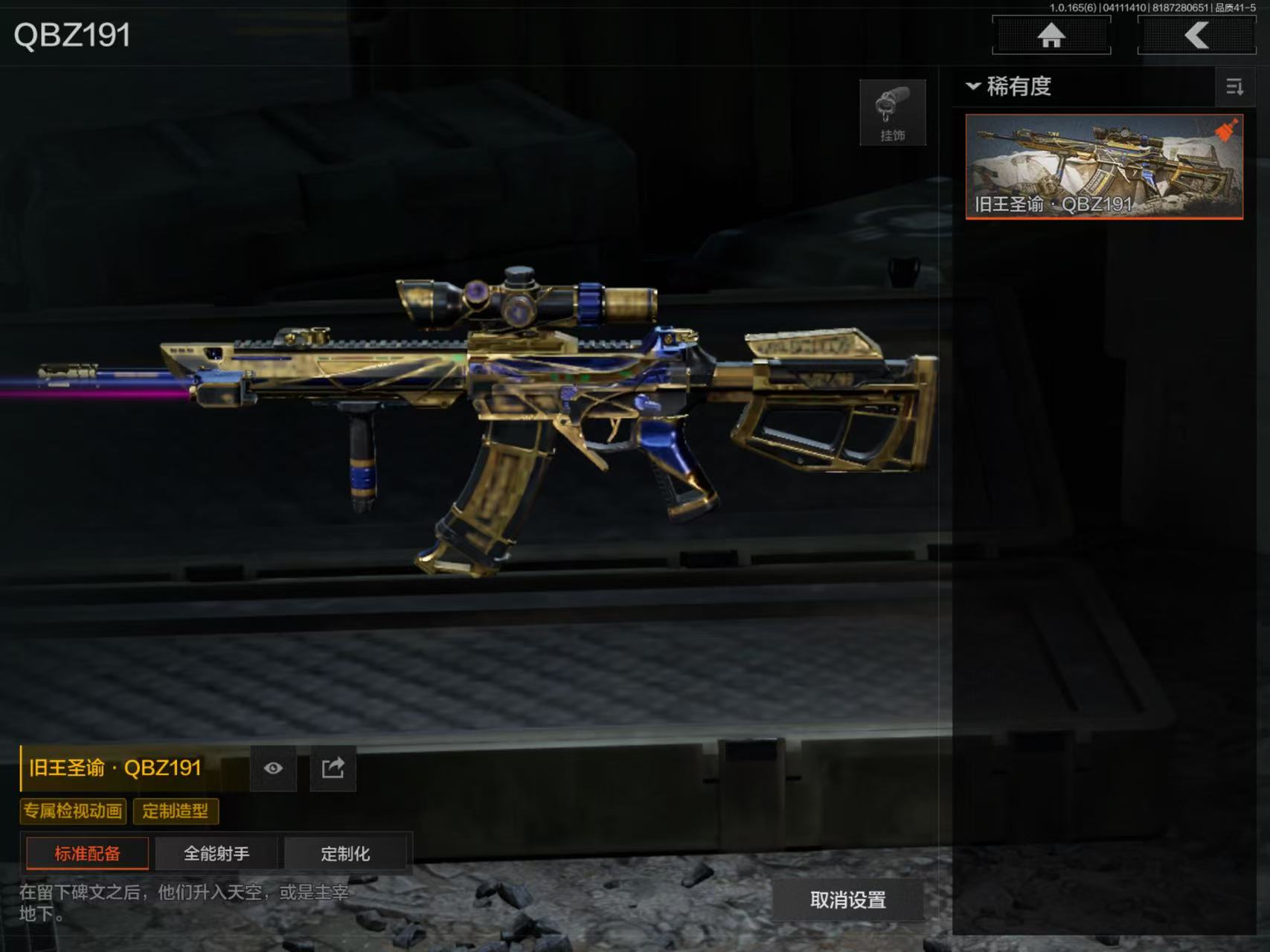Switch to the 全能射手 tab
1270x952 pixels.
[217, 853]
